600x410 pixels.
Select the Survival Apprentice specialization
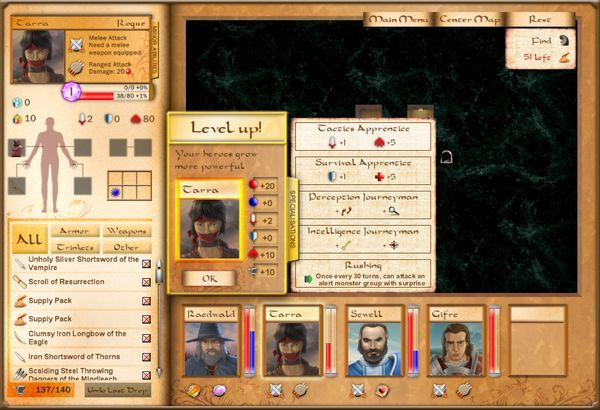(363, 170)
